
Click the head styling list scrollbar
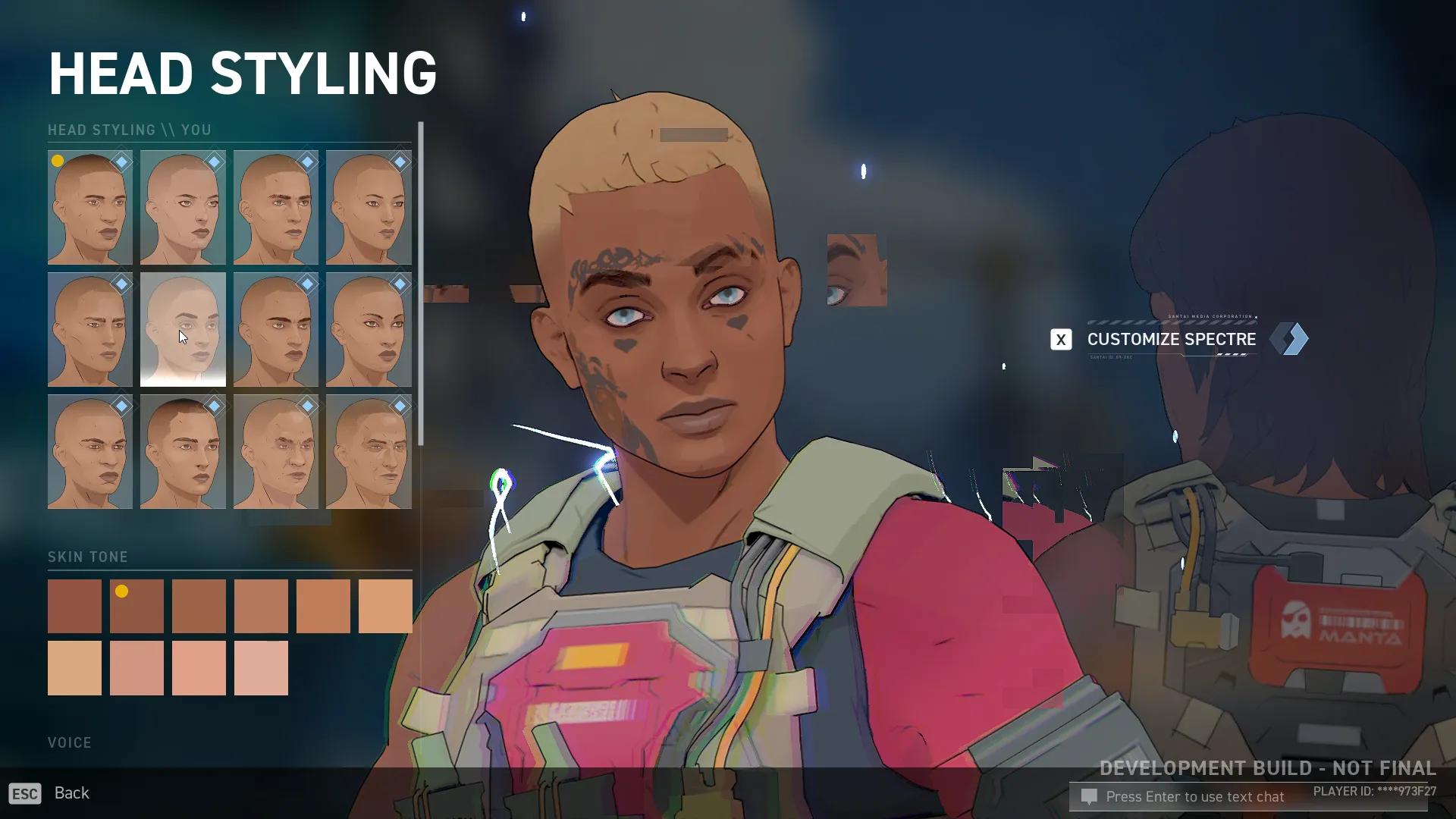(x=420, y=284)
